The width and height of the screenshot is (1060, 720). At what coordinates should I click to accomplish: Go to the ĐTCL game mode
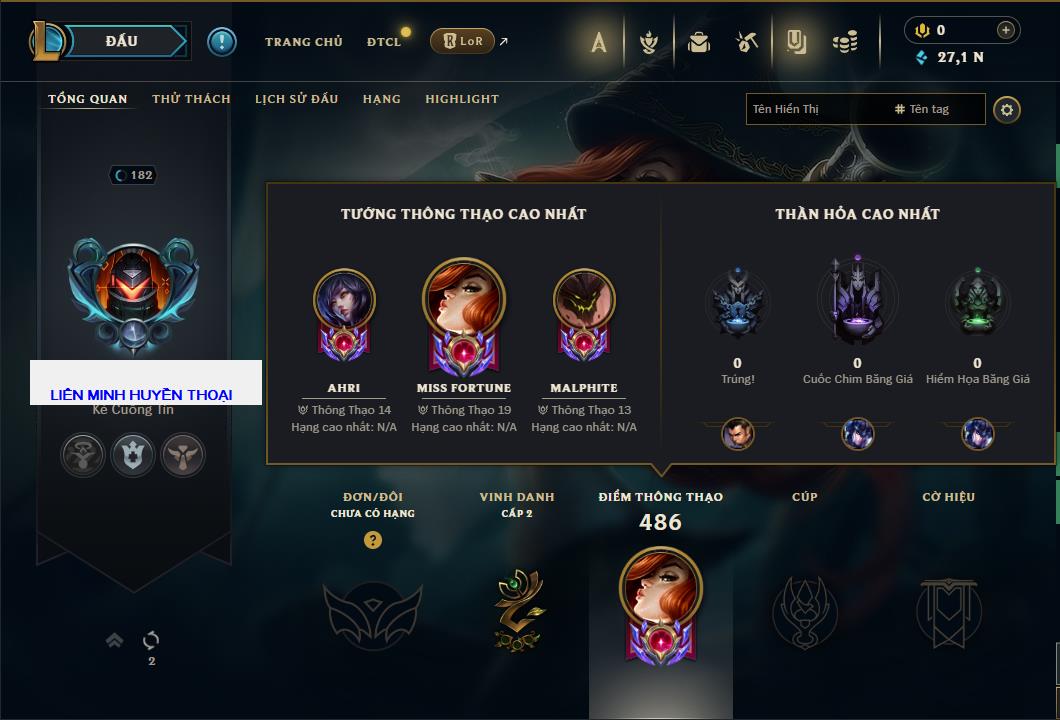click(384, 42)
